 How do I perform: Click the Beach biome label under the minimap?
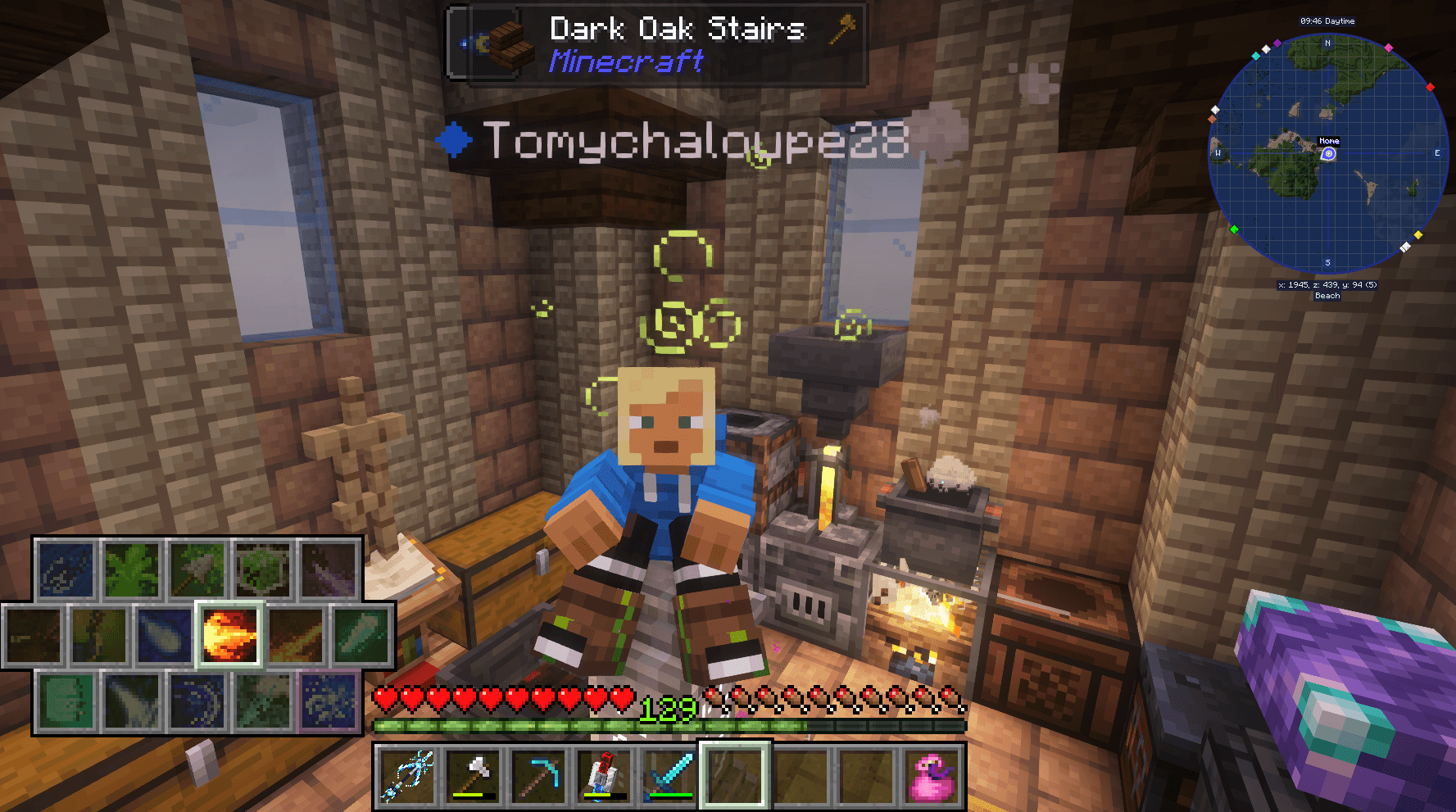coord(1326,296)
